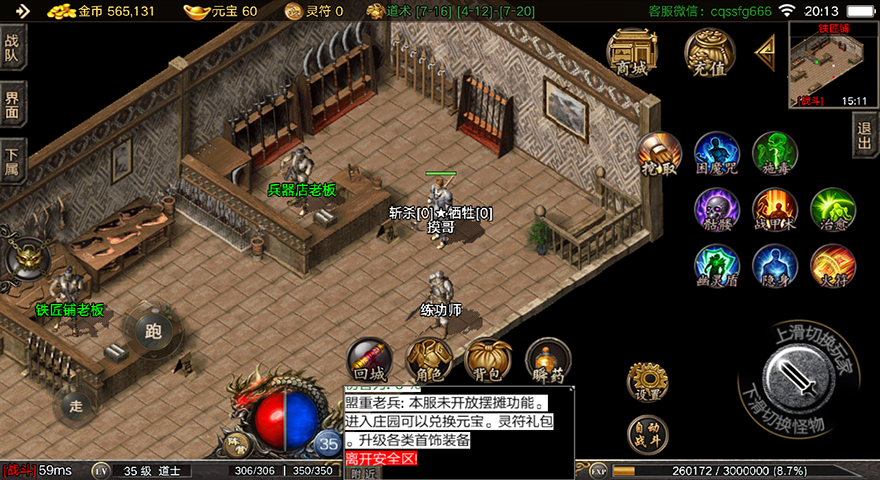Image resolution: width=880 pixels, height=480 pixels.
Task: Open the 充值 recharge menu
Action: coord(709,54)
